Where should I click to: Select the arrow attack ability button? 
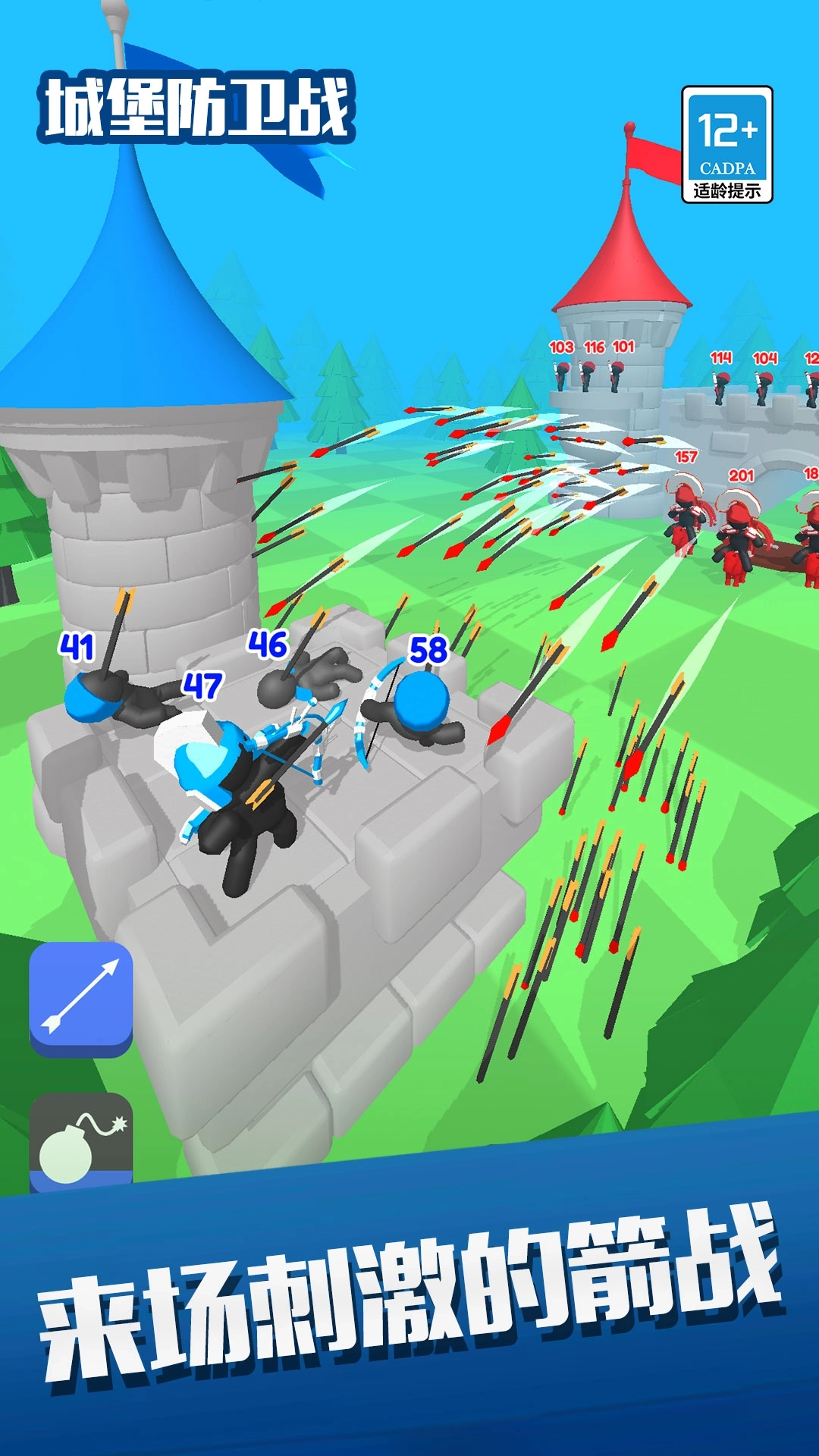click(81, 997)
